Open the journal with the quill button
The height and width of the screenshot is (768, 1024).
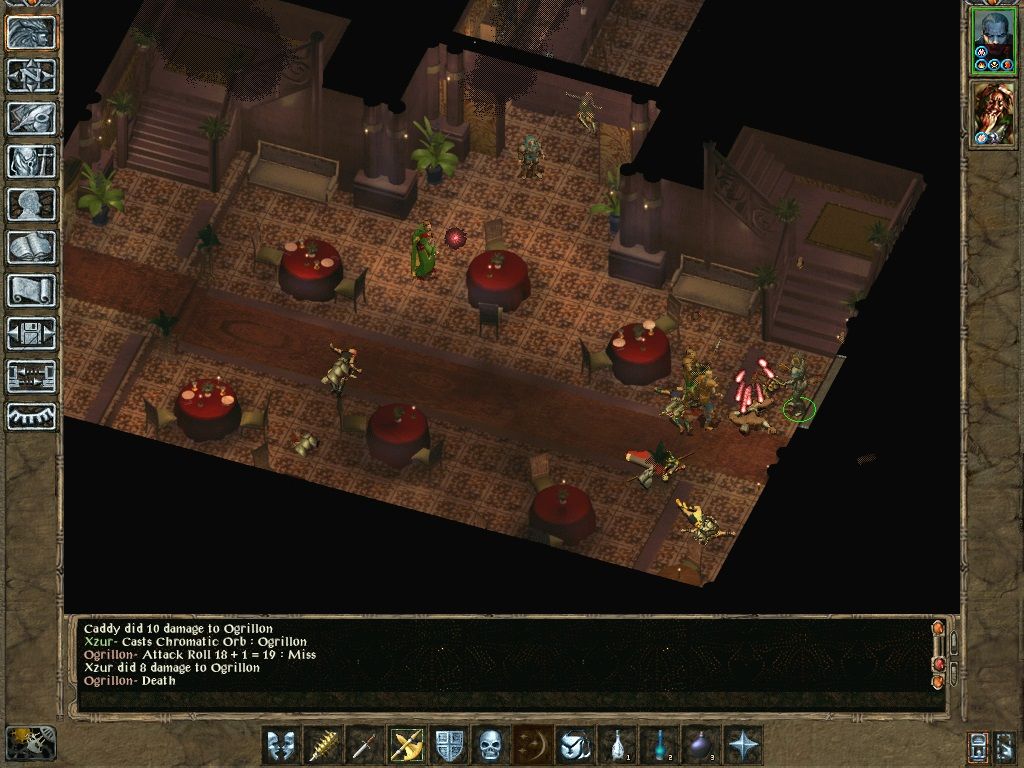(x=31, y=118)
